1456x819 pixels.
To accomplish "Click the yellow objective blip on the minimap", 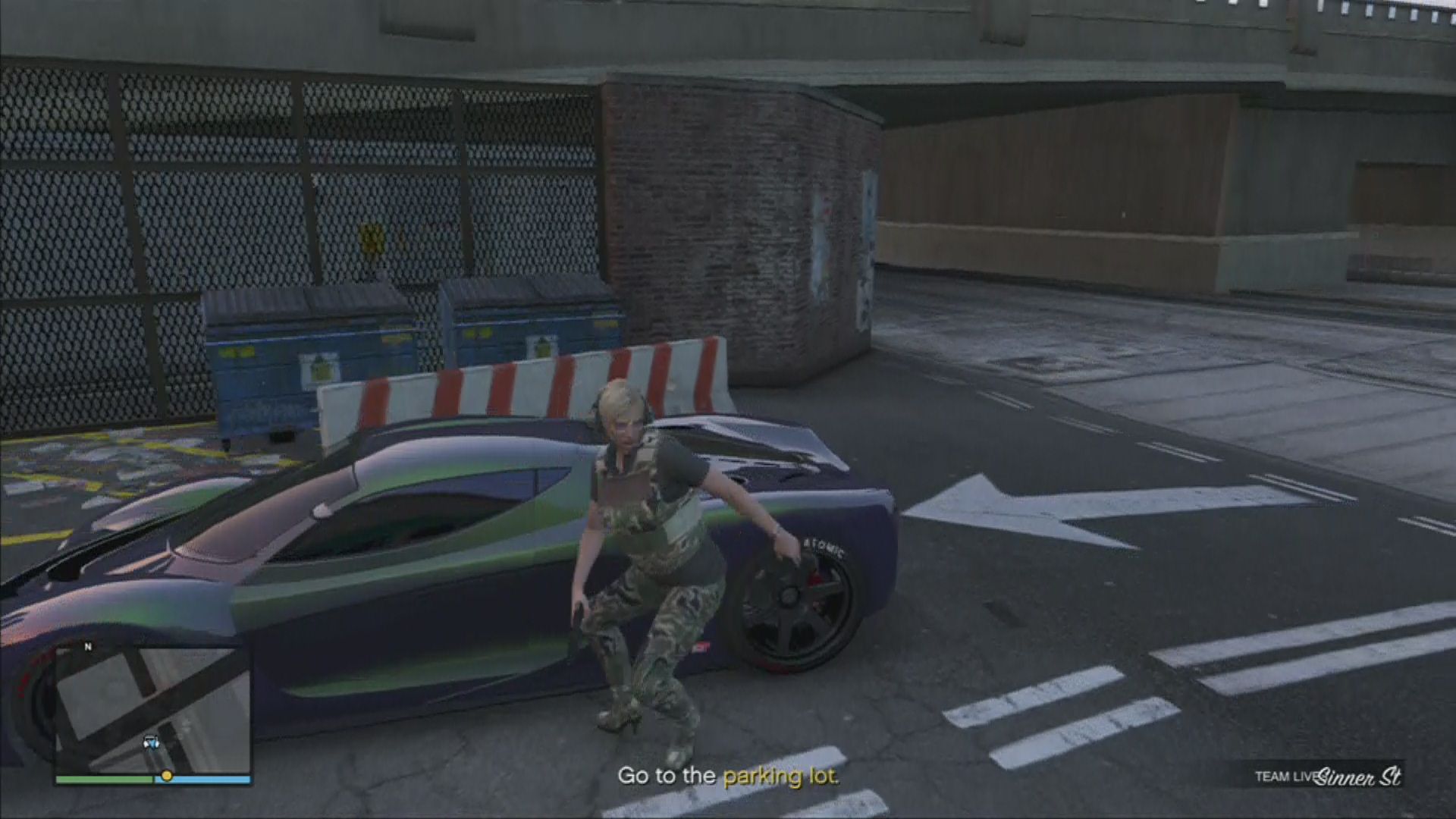I will [x=166, y=776].
